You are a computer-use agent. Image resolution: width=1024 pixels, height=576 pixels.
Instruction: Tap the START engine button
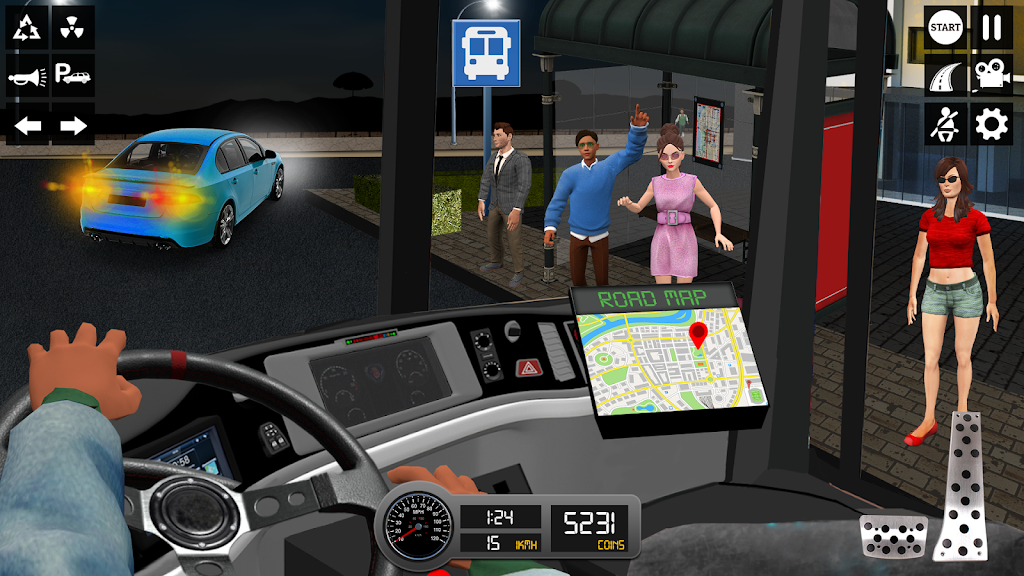click(x=944, y=28)
